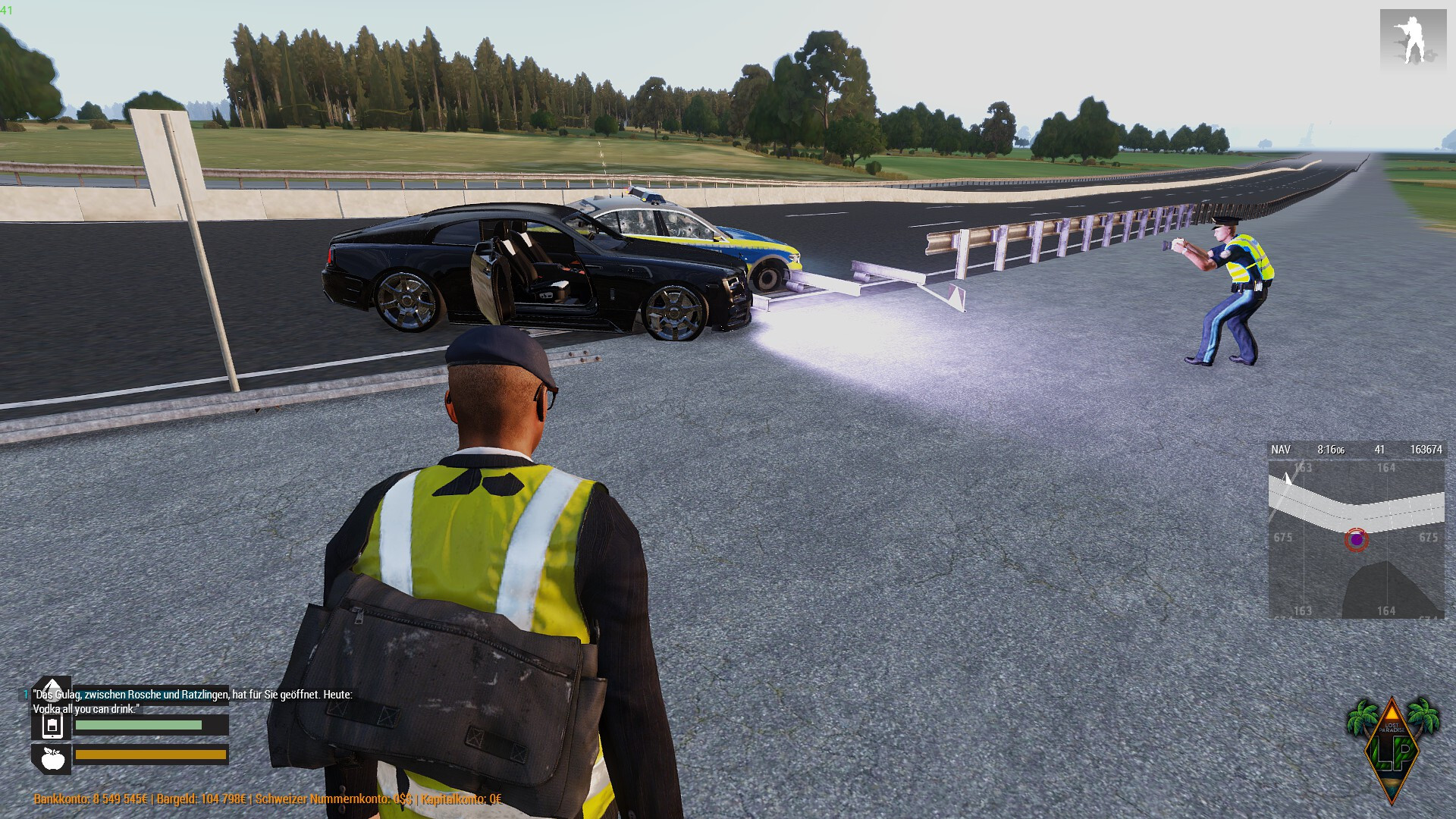Screen dimensions: 1456x819
Task: Click the soldier stance indicator icon
Action: 1413,41
